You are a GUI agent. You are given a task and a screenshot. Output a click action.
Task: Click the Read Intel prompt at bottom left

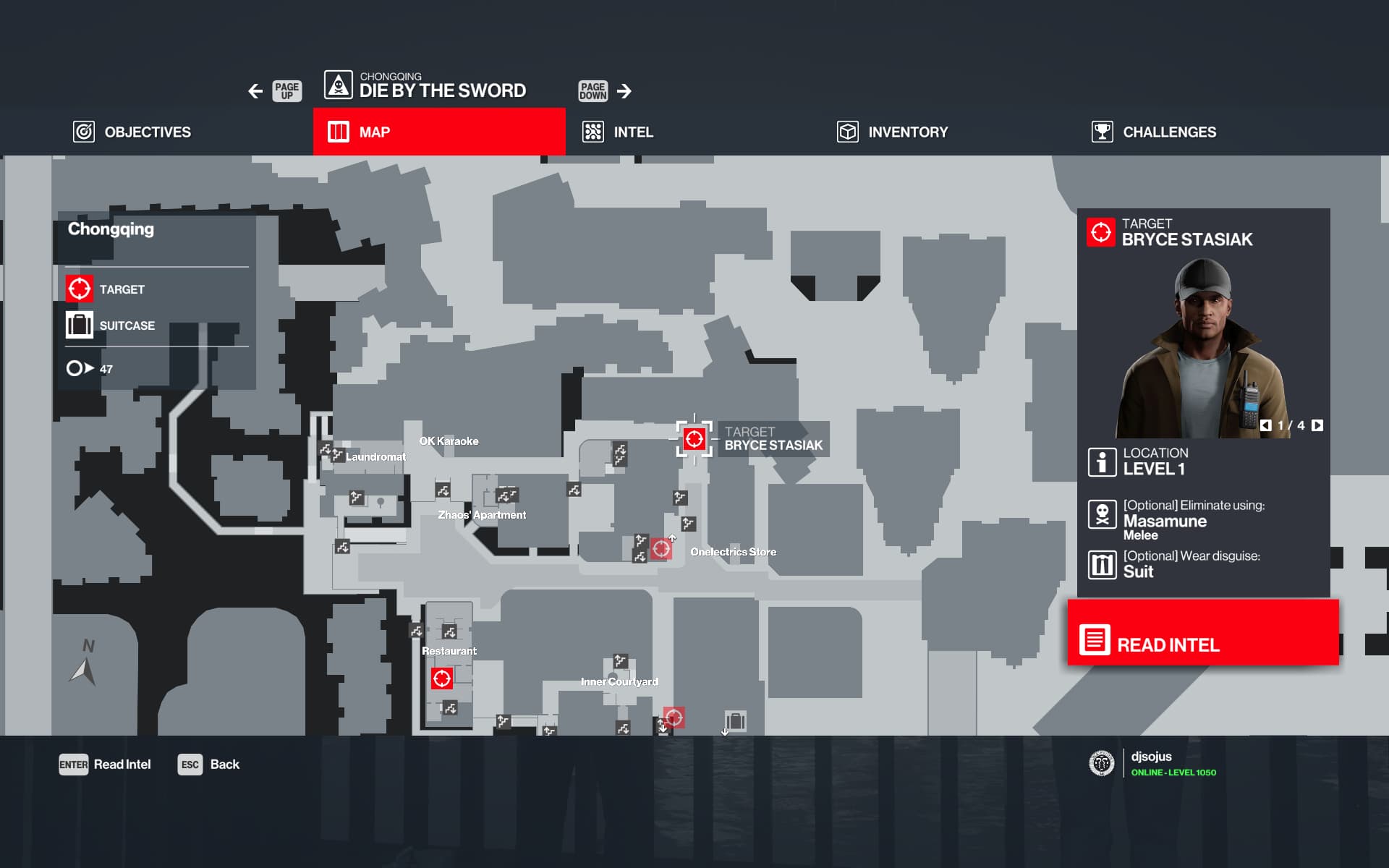105,765
